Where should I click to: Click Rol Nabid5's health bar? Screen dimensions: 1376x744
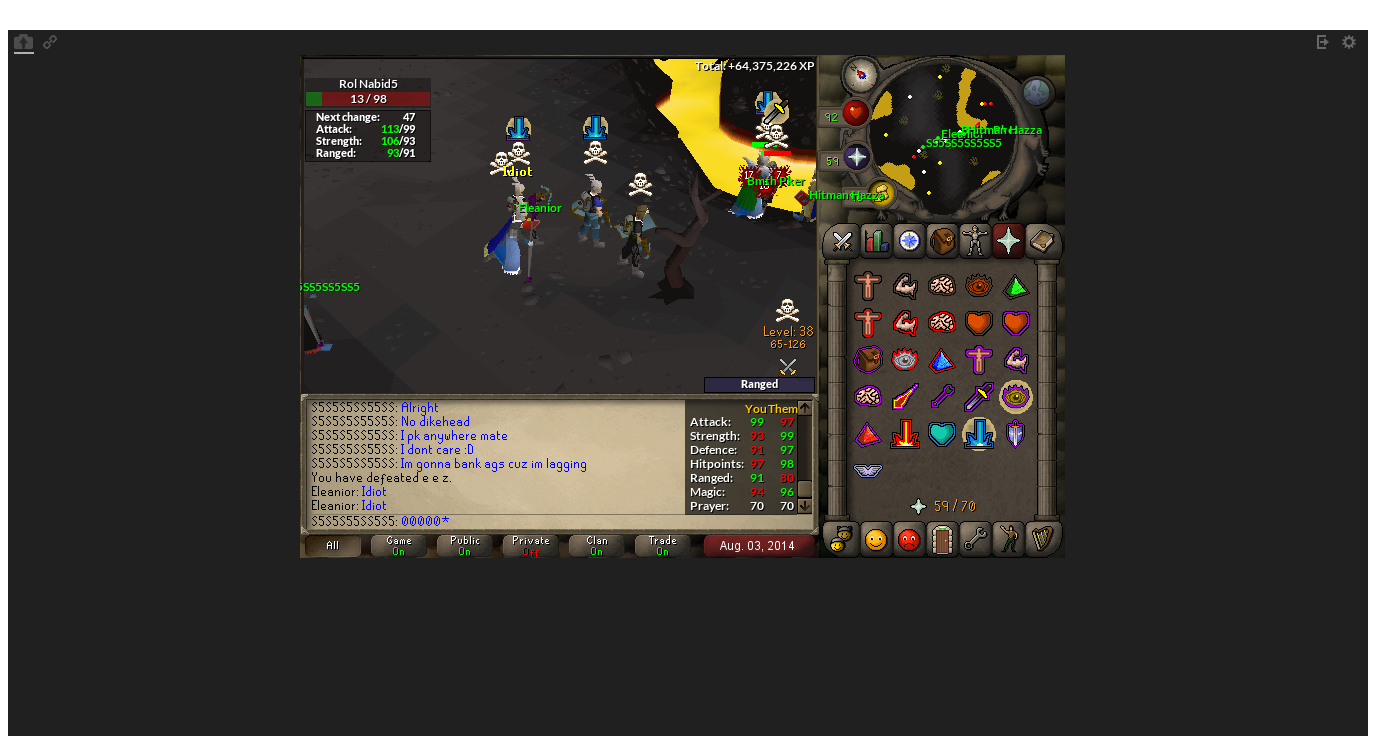[367, 98]
